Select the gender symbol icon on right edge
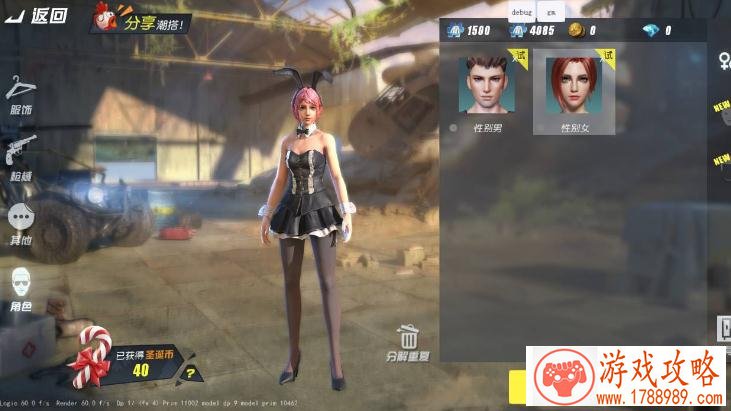 722,62
